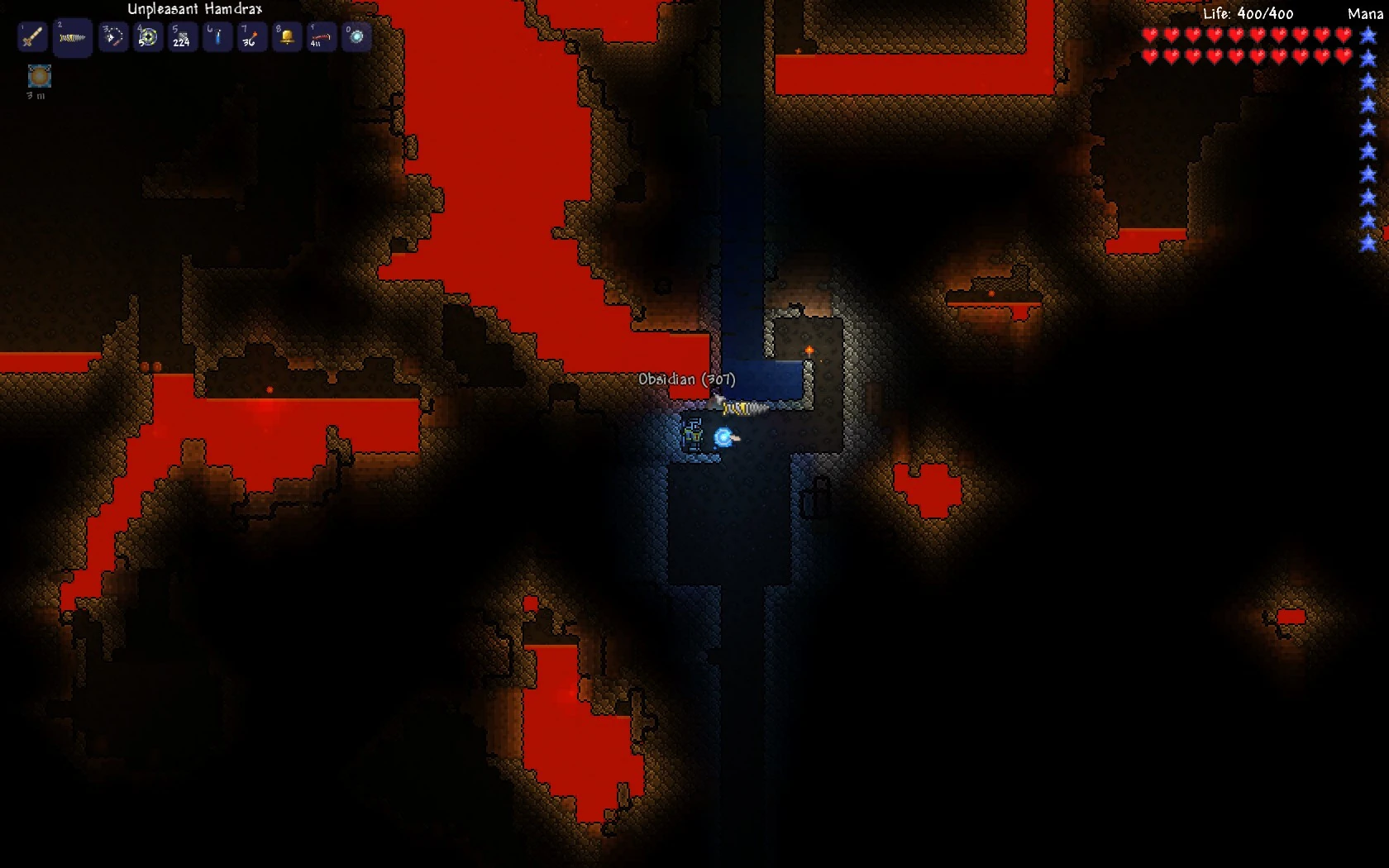This screenshot has height=868, width=1389.
Task: Click the first heart in the health bar
Action: tap(1151, 36)
